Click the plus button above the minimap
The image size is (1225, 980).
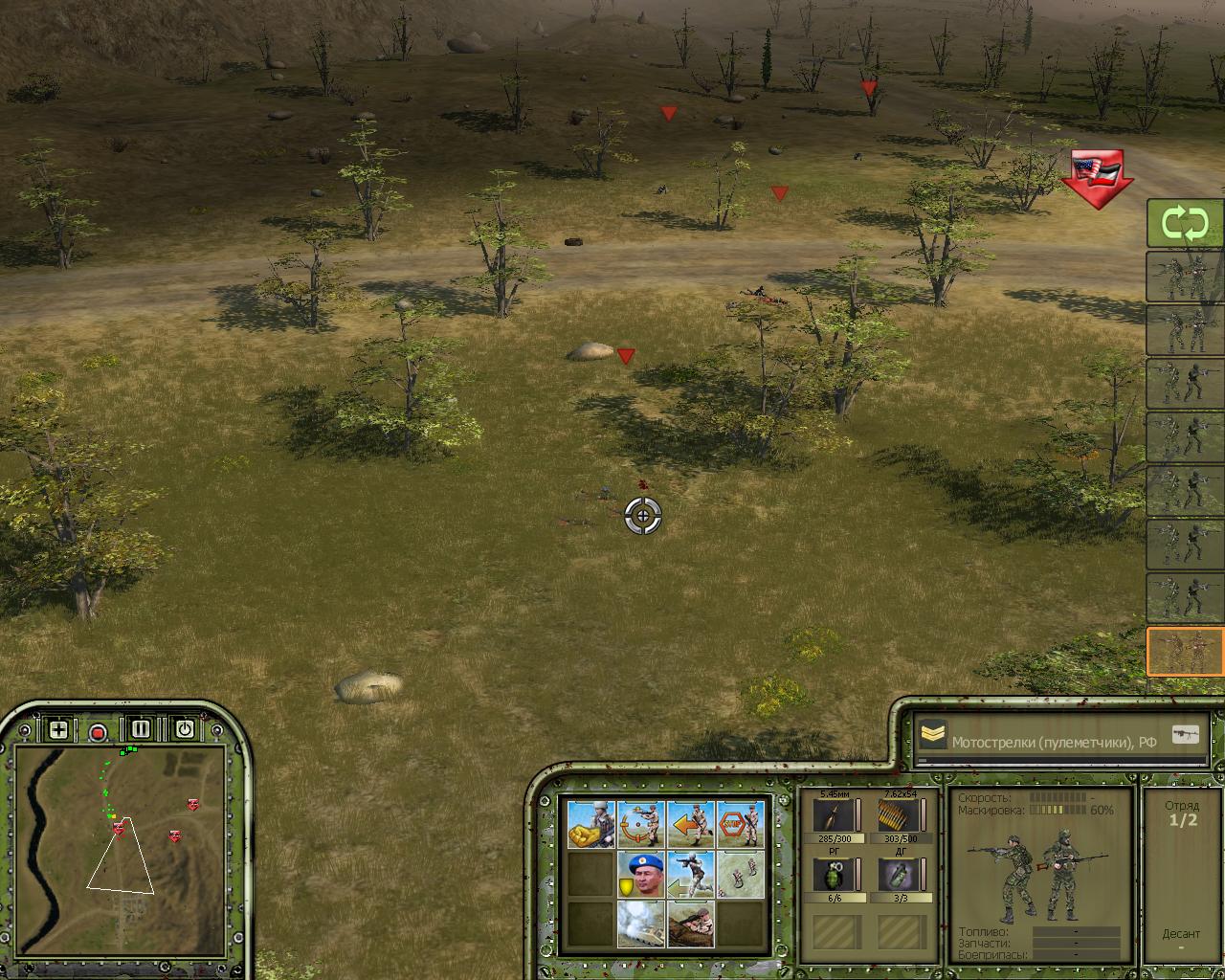point(58,730)
